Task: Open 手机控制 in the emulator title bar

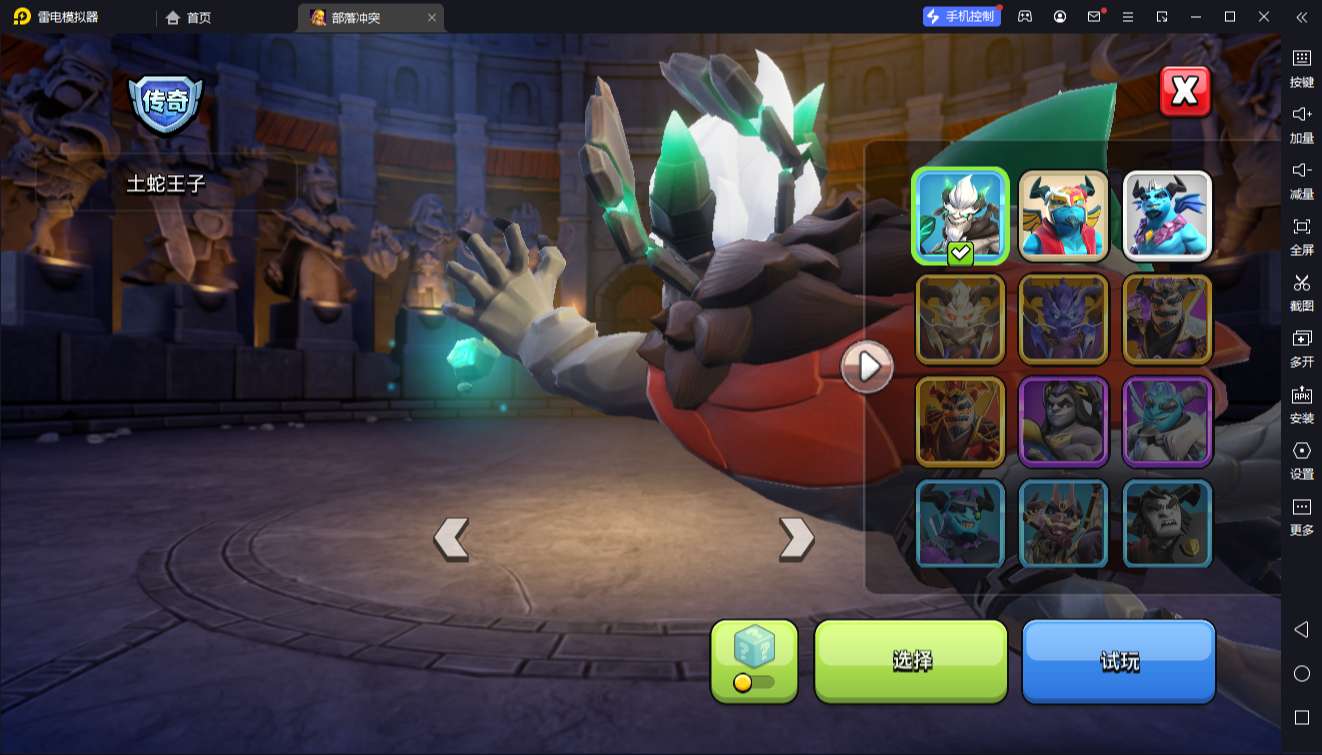Action: [x=961, y=17]
